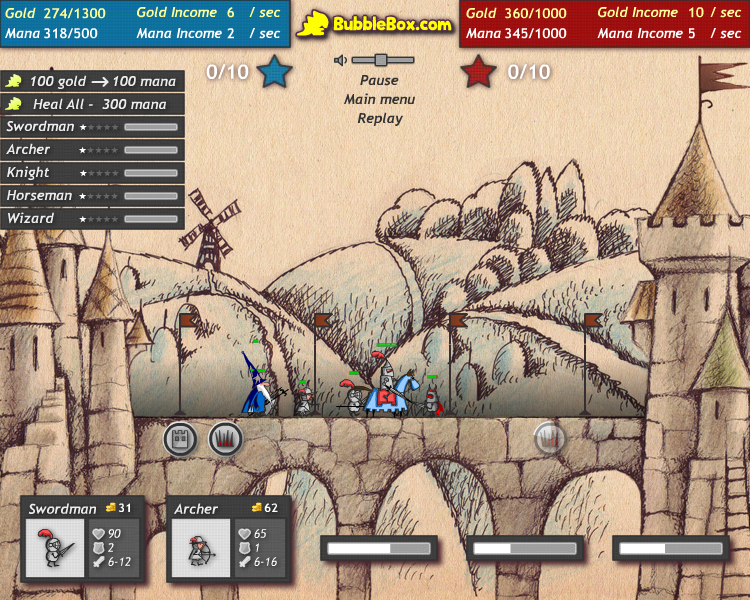Adjust the sound volume slider
The image size is (750, 600).
(380, 60)
